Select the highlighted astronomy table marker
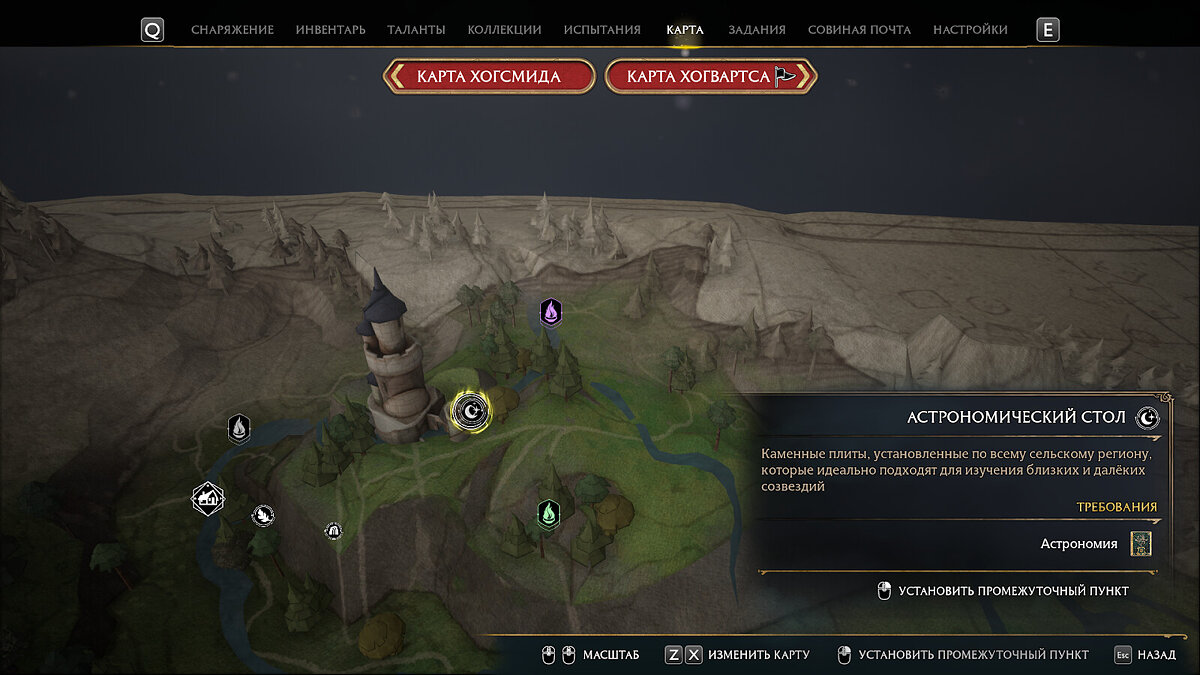The height and width of the screenshot is (675, 1200). pos(471,410)
